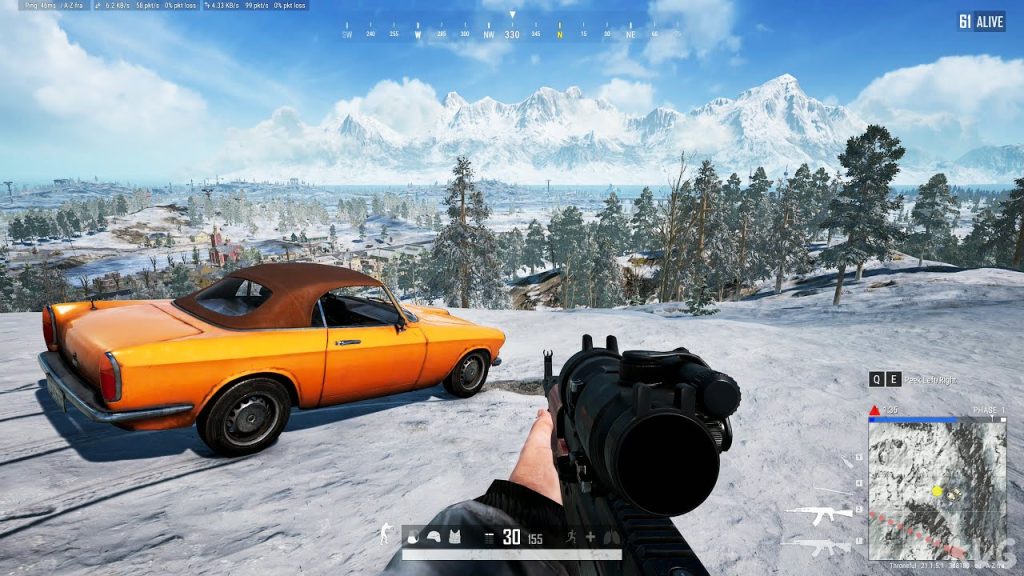Select the lungs breath icon

coord(610,538)
